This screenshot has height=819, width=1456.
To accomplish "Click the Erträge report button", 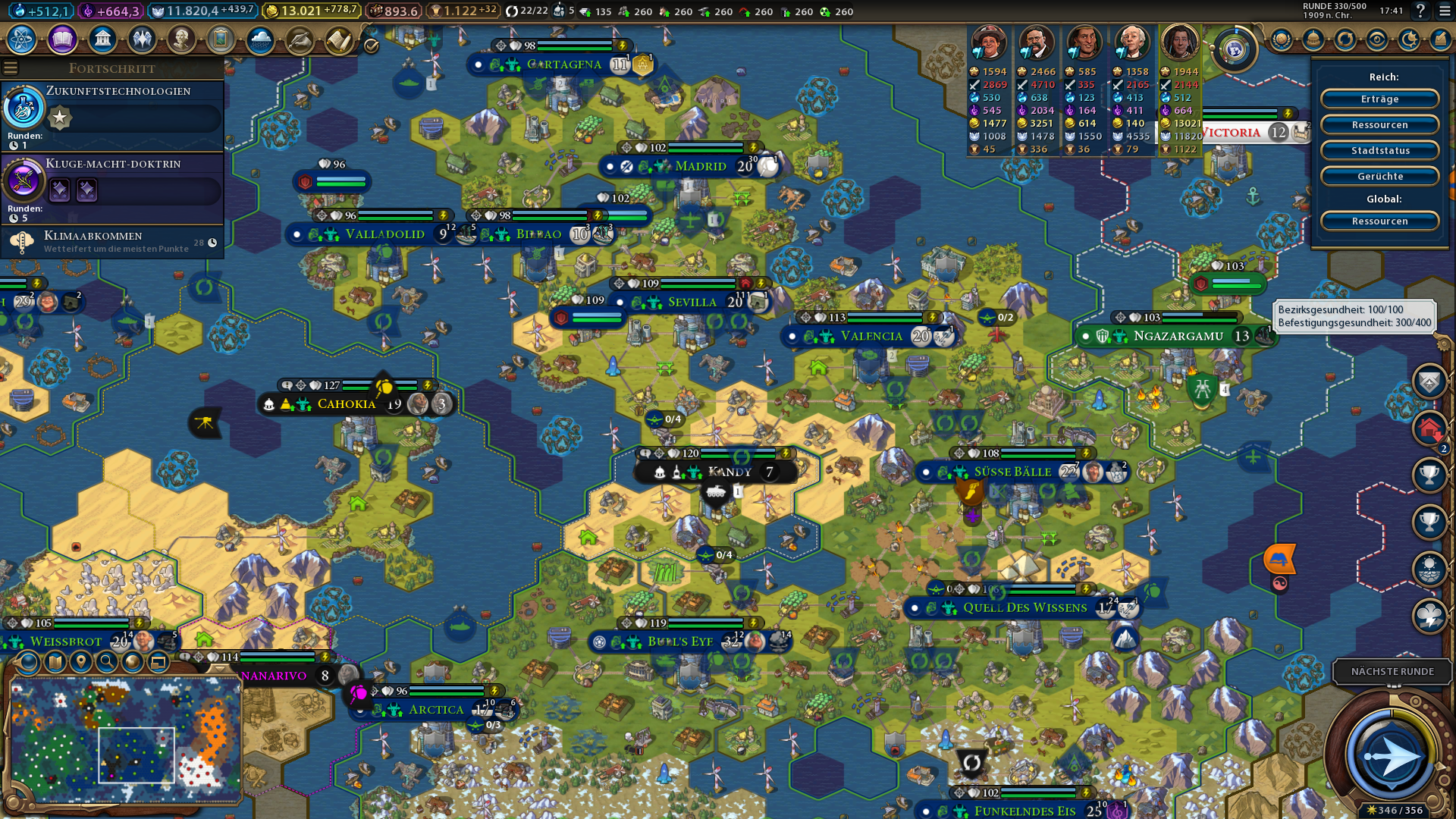I will 1379,99.
